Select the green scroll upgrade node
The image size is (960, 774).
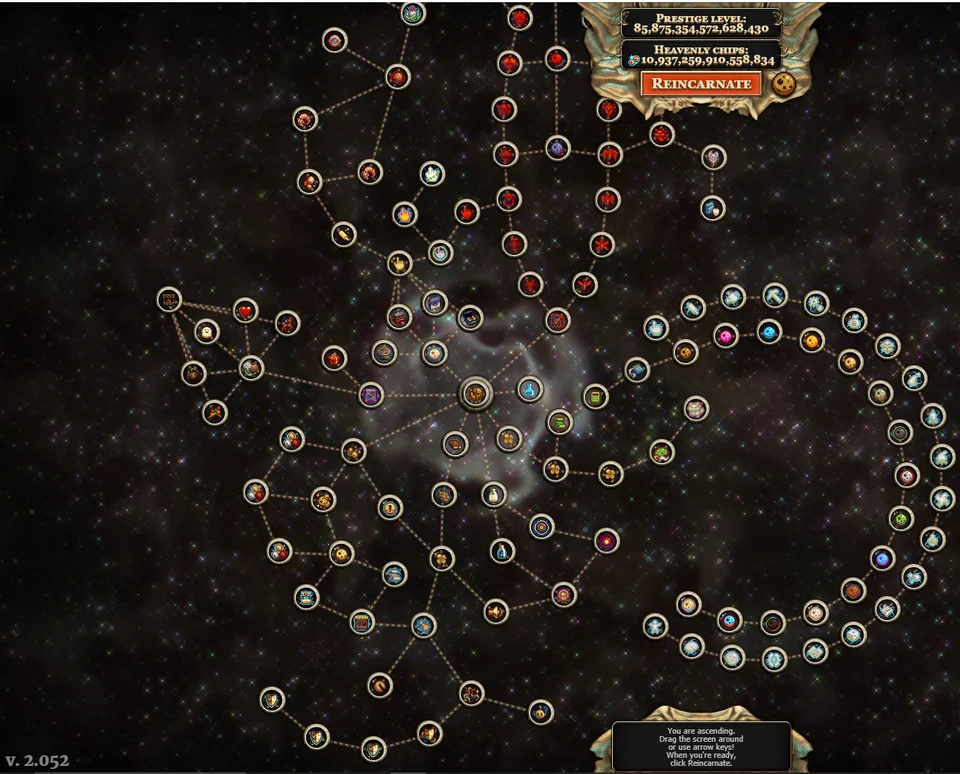coord(560,422)
